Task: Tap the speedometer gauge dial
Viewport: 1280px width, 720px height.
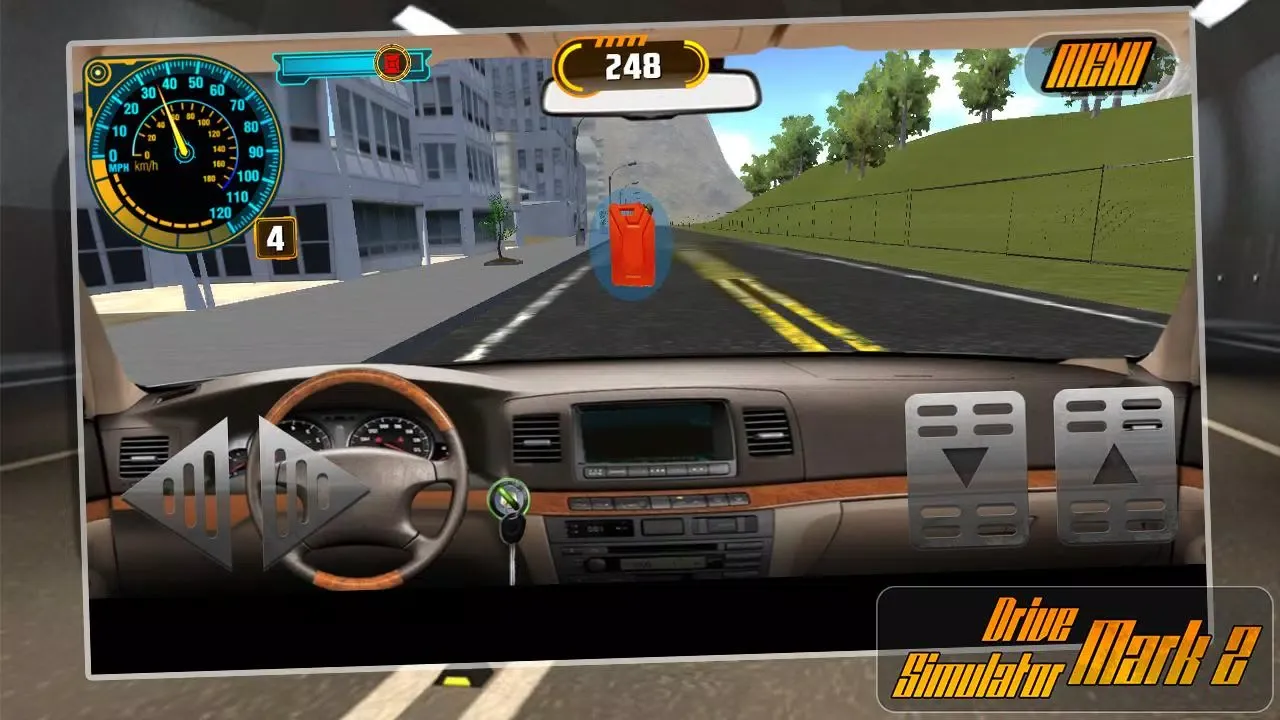Action: 180,155
